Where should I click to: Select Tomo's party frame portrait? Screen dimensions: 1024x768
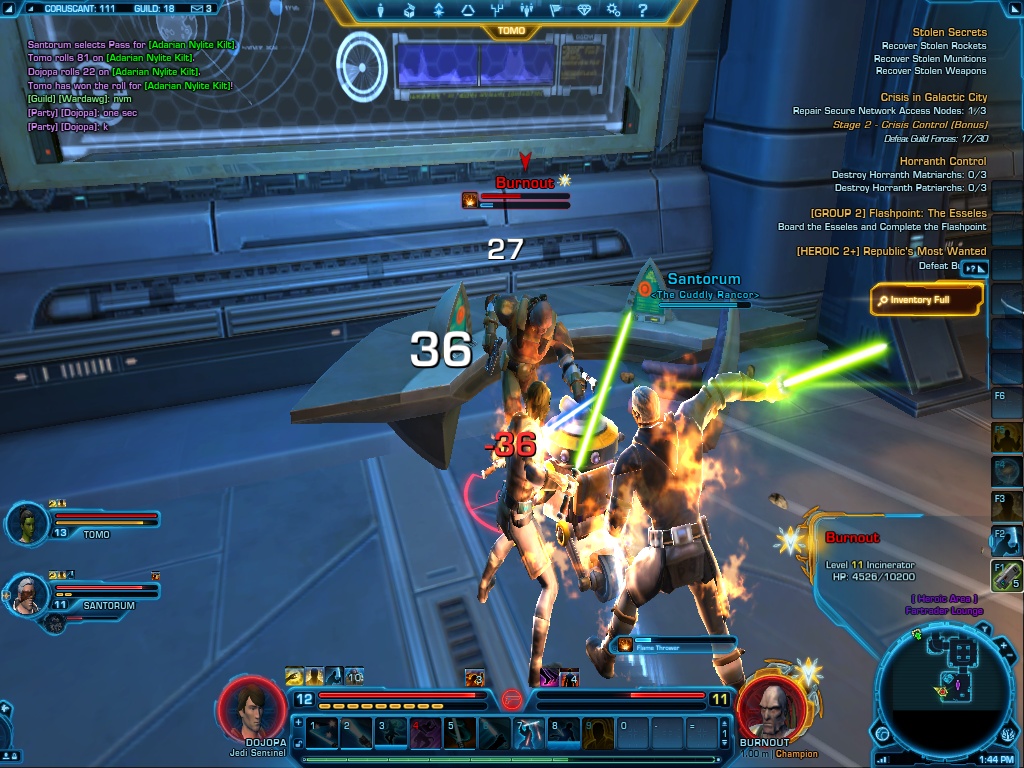[27, 522]
